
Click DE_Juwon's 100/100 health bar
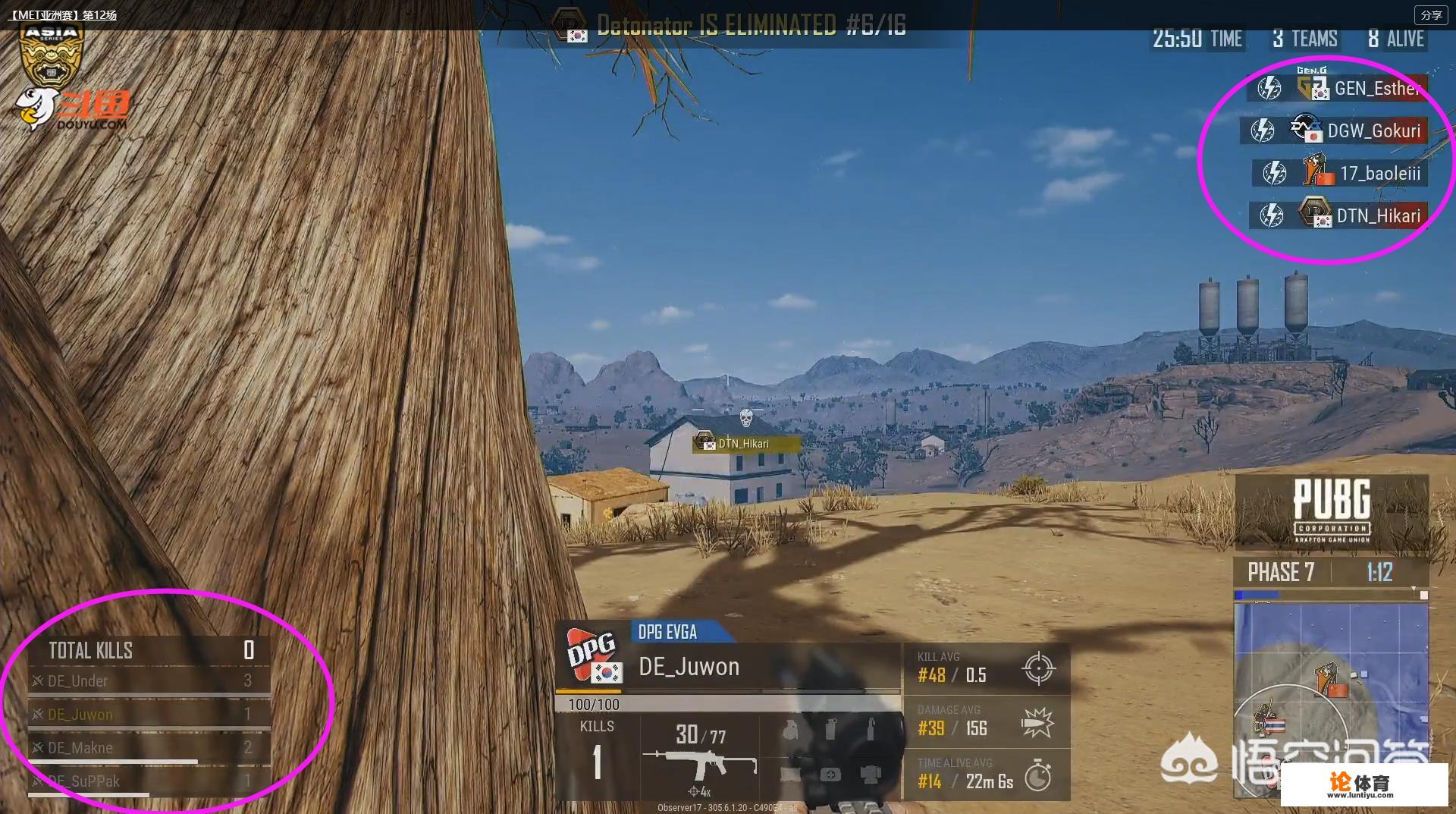[x=726, y=702]
